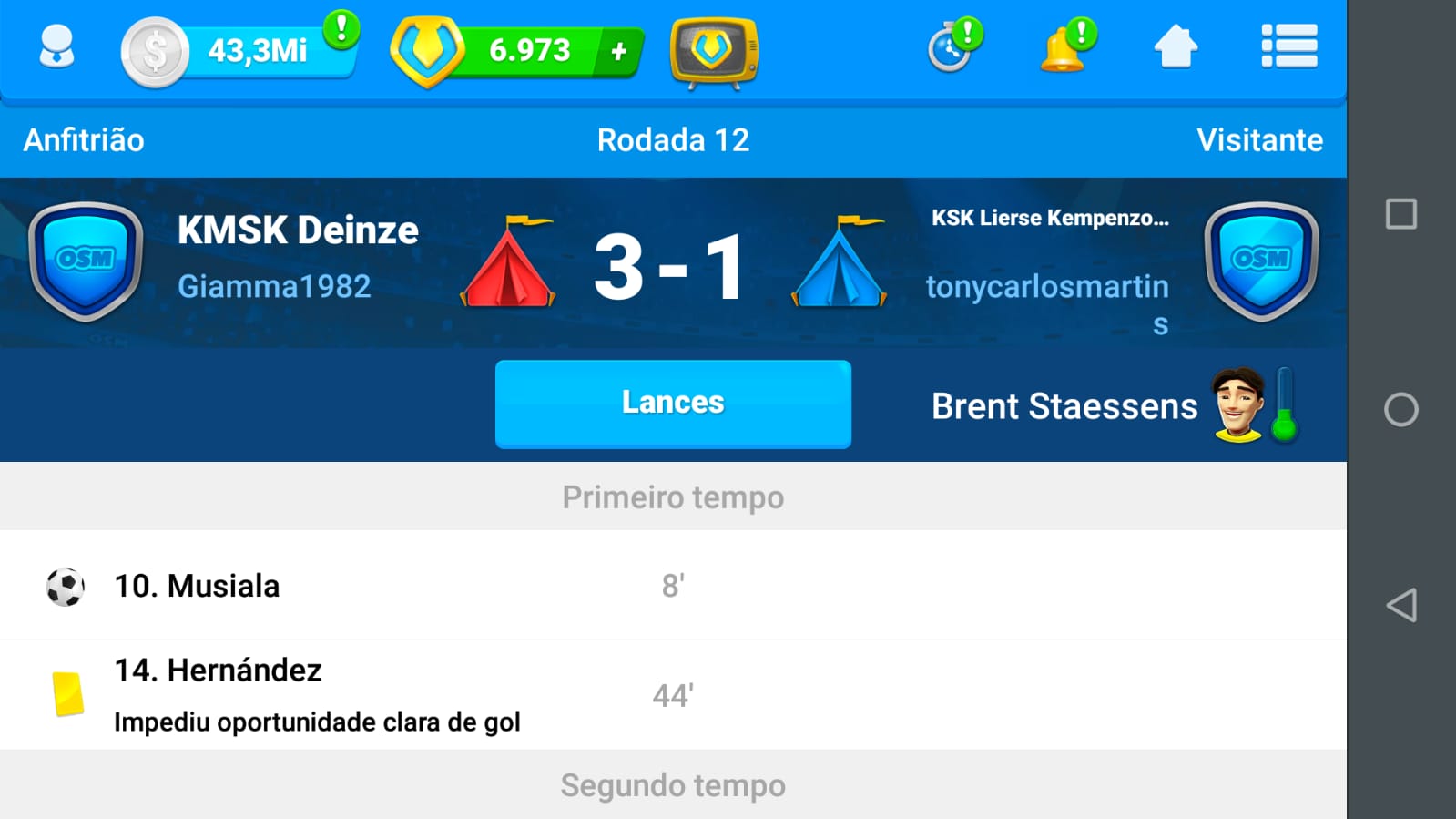The height and width of the screenshot is (819, 1456).
Task: Open the club funds coin balance
Action: click(239, 51)
